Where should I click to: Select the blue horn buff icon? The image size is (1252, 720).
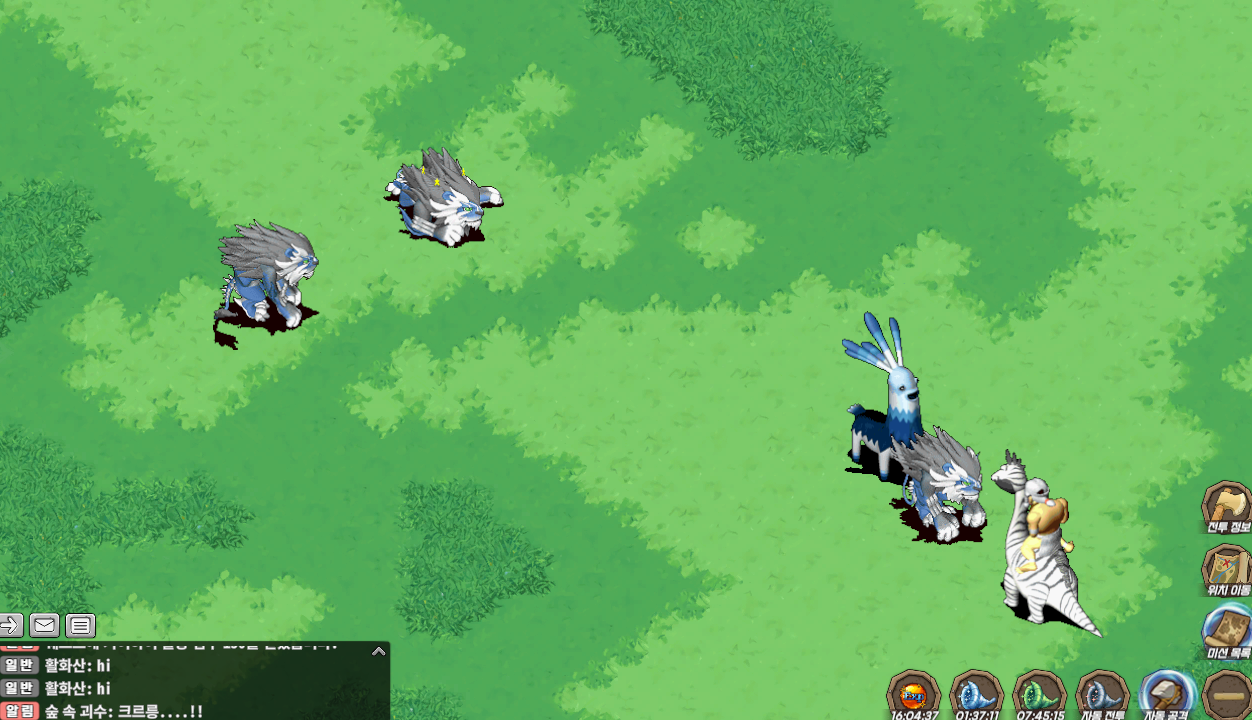976,694
